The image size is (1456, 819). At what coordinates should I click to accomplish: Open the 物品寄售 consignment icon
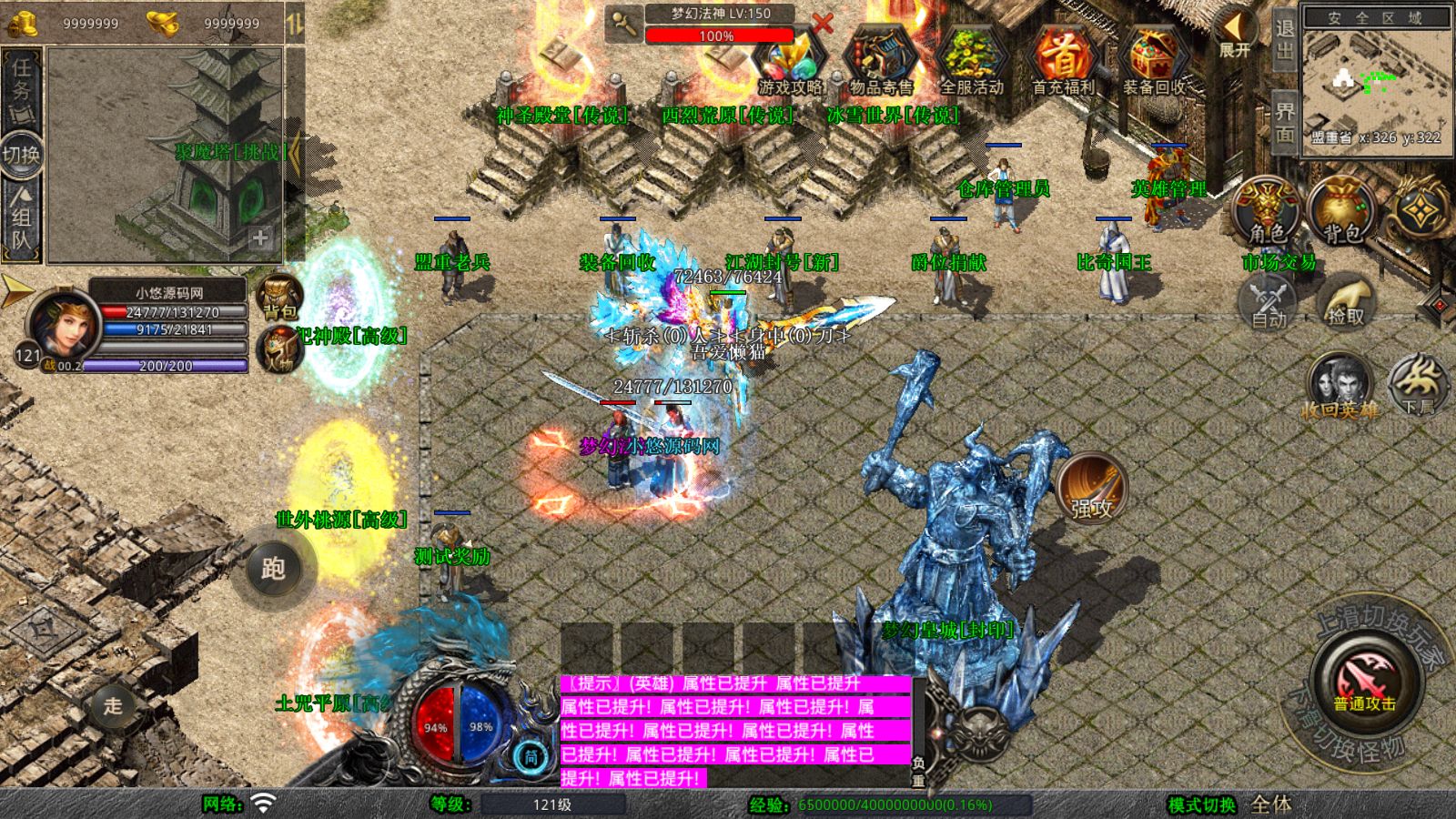[881, 60]
